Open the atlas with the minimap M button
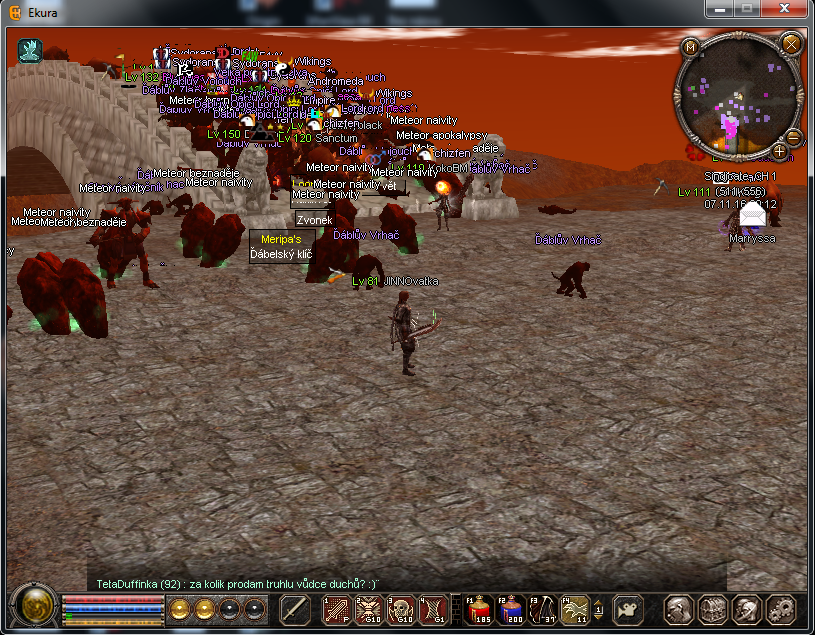 [x=691, y=46]
